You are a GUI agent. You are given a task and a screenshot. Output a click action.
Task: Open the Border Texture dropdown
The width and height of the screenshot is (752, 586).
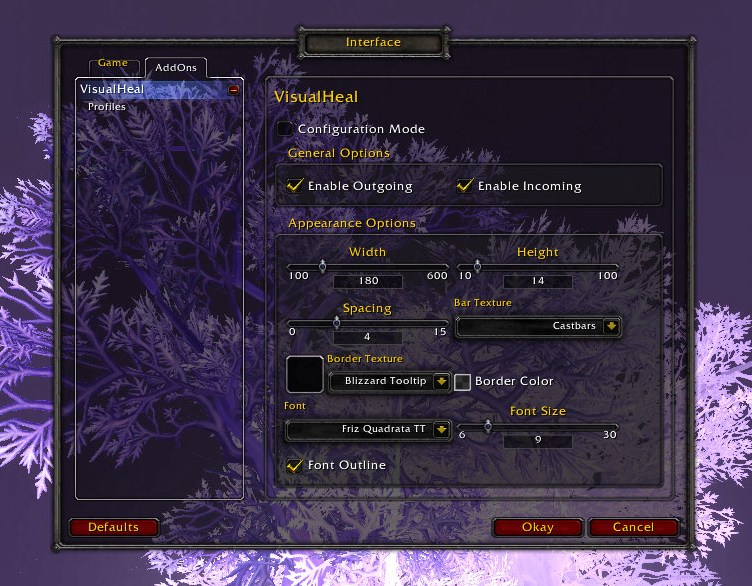point(440,381)
